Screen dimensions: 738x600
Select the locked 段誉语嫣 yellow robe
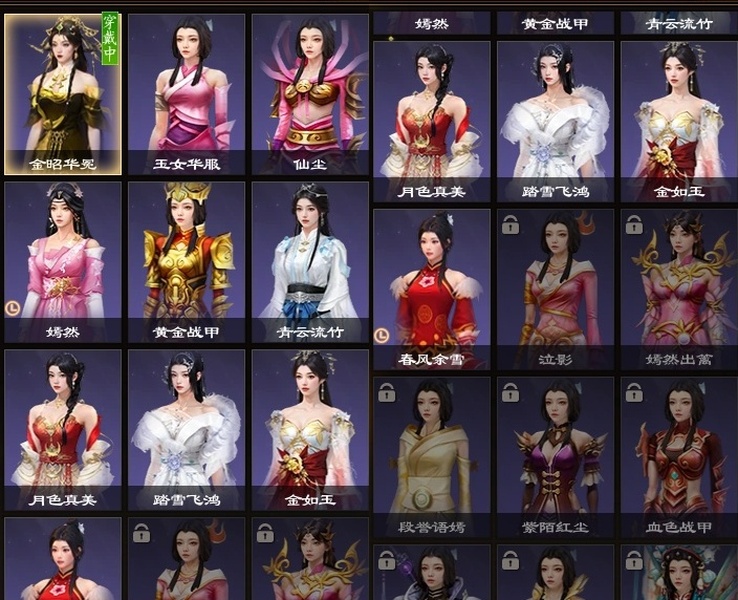(431, 456)
